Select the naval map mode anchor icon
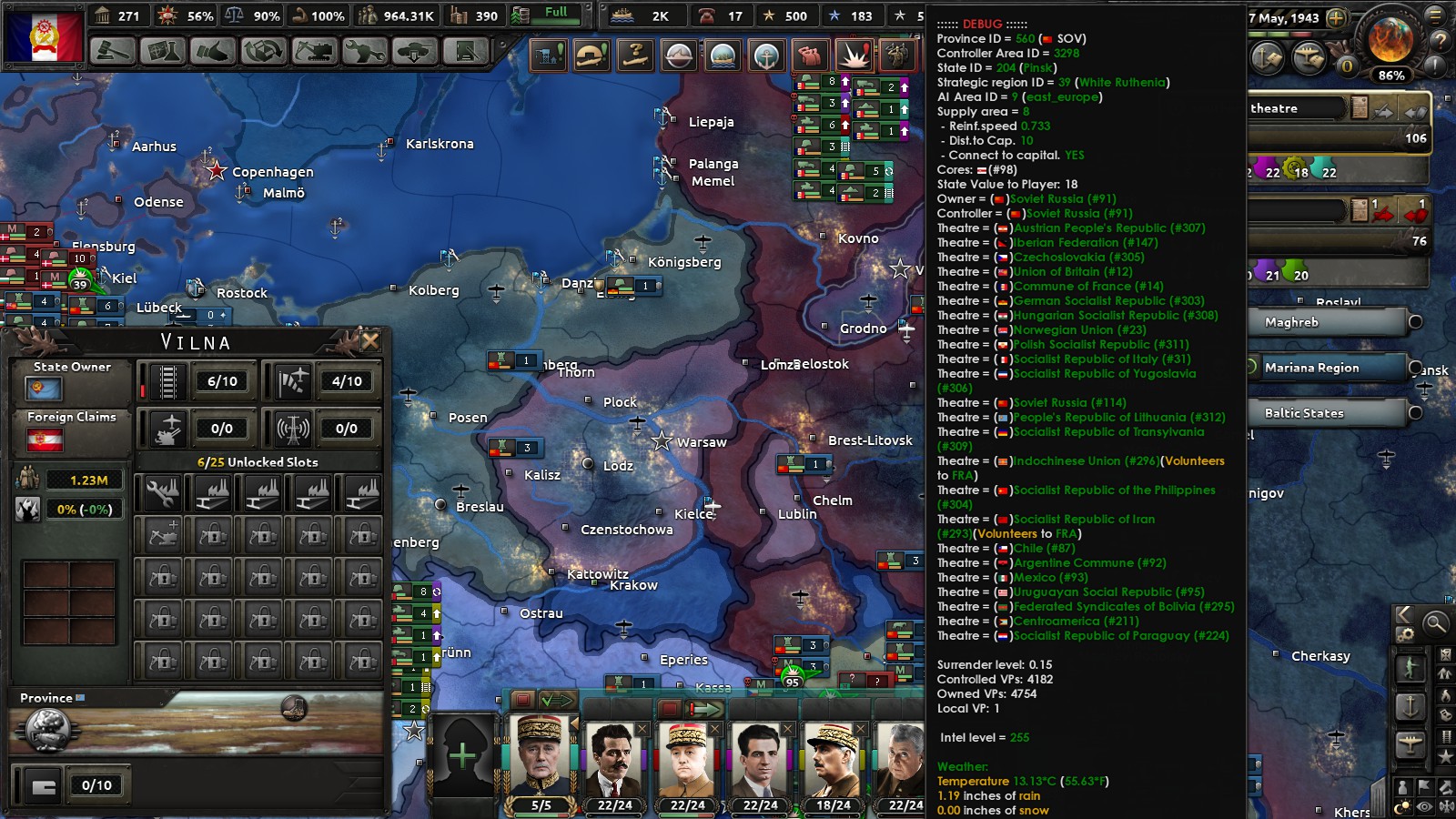Viewport: 1456px width, 819px height. pyautogui.click(x=766, y=55)
